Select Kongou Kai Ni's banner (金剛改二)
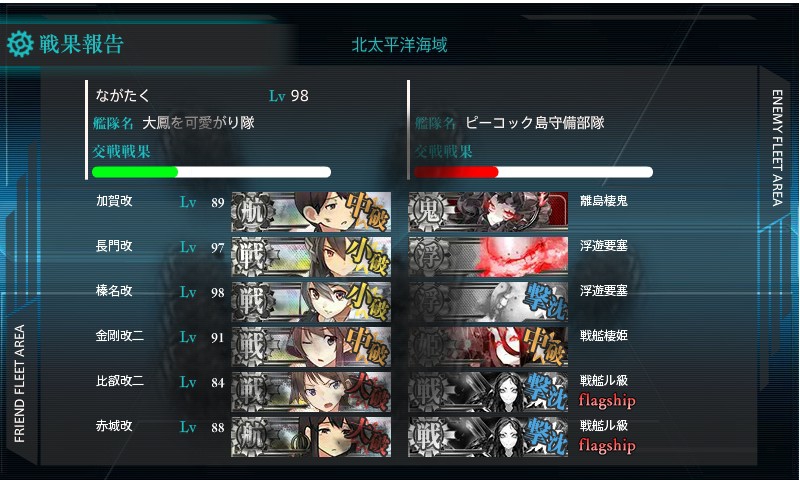Screen dimensions: 800x480 311,345
